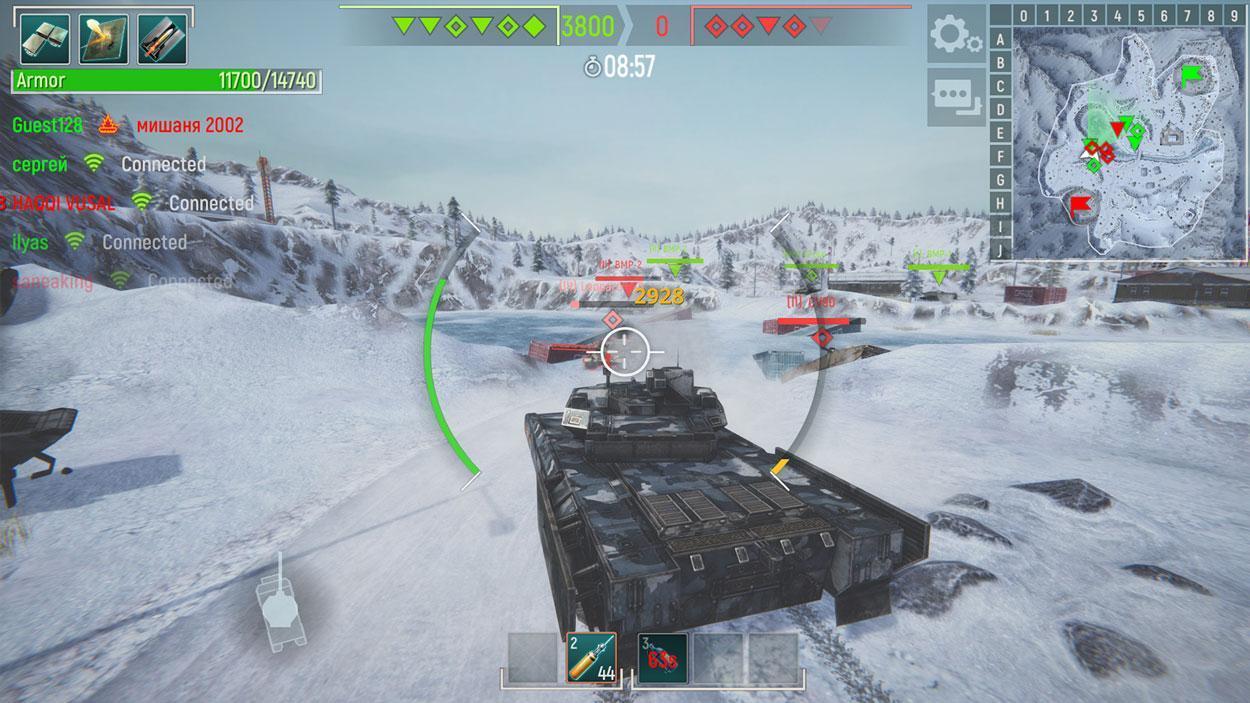Screen dimensions: 1250x703
Task: Click the green flag on the minimap
Action: click(1191, 75)
